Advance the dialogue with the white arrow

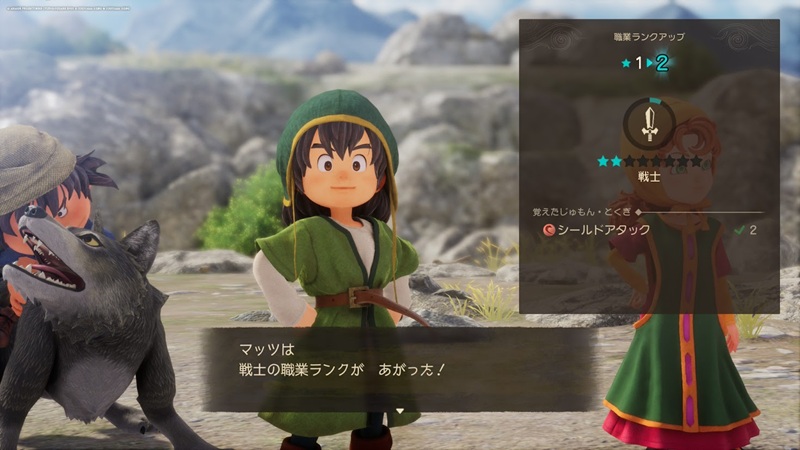pyautogui.click(x=399, y=410)
